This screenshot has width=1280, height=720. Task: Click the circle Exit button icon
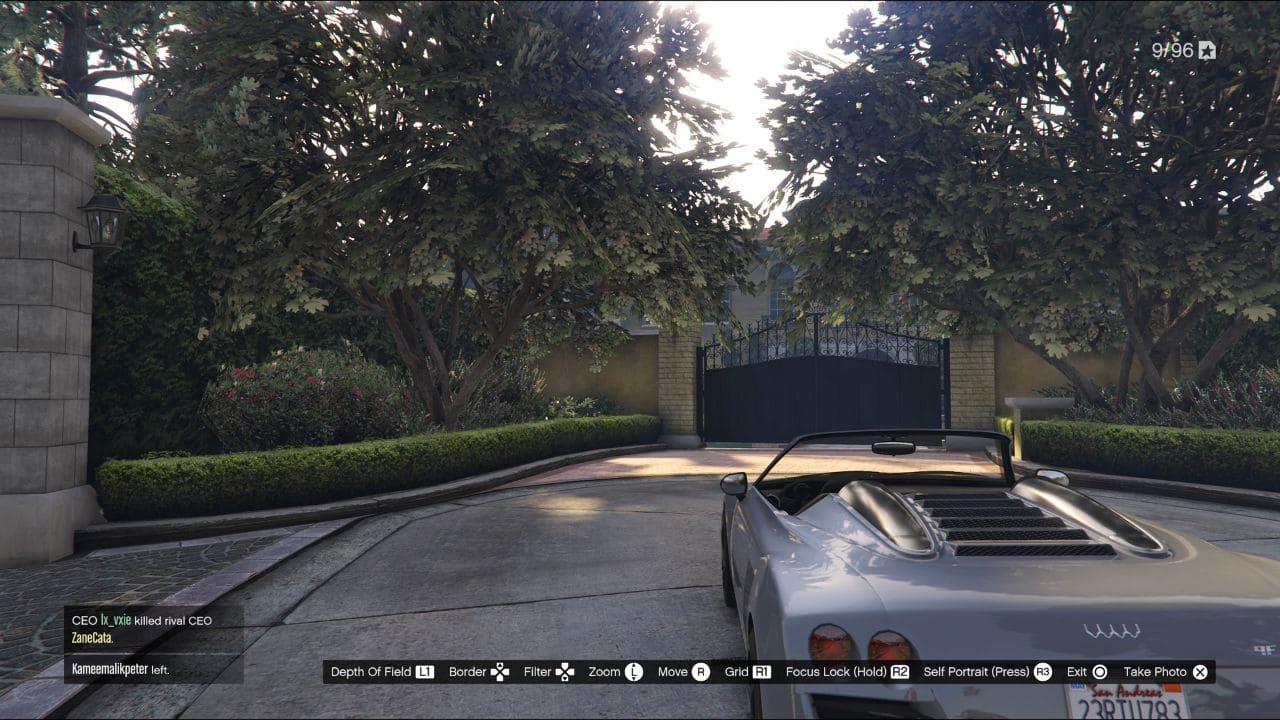(x=1098, y=671)
